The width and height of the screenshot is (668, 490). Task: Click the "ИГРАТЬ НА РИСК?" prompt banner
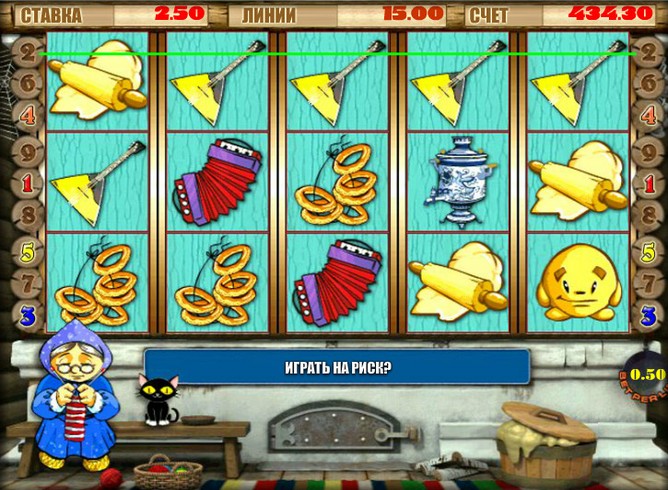coord(336,367)
